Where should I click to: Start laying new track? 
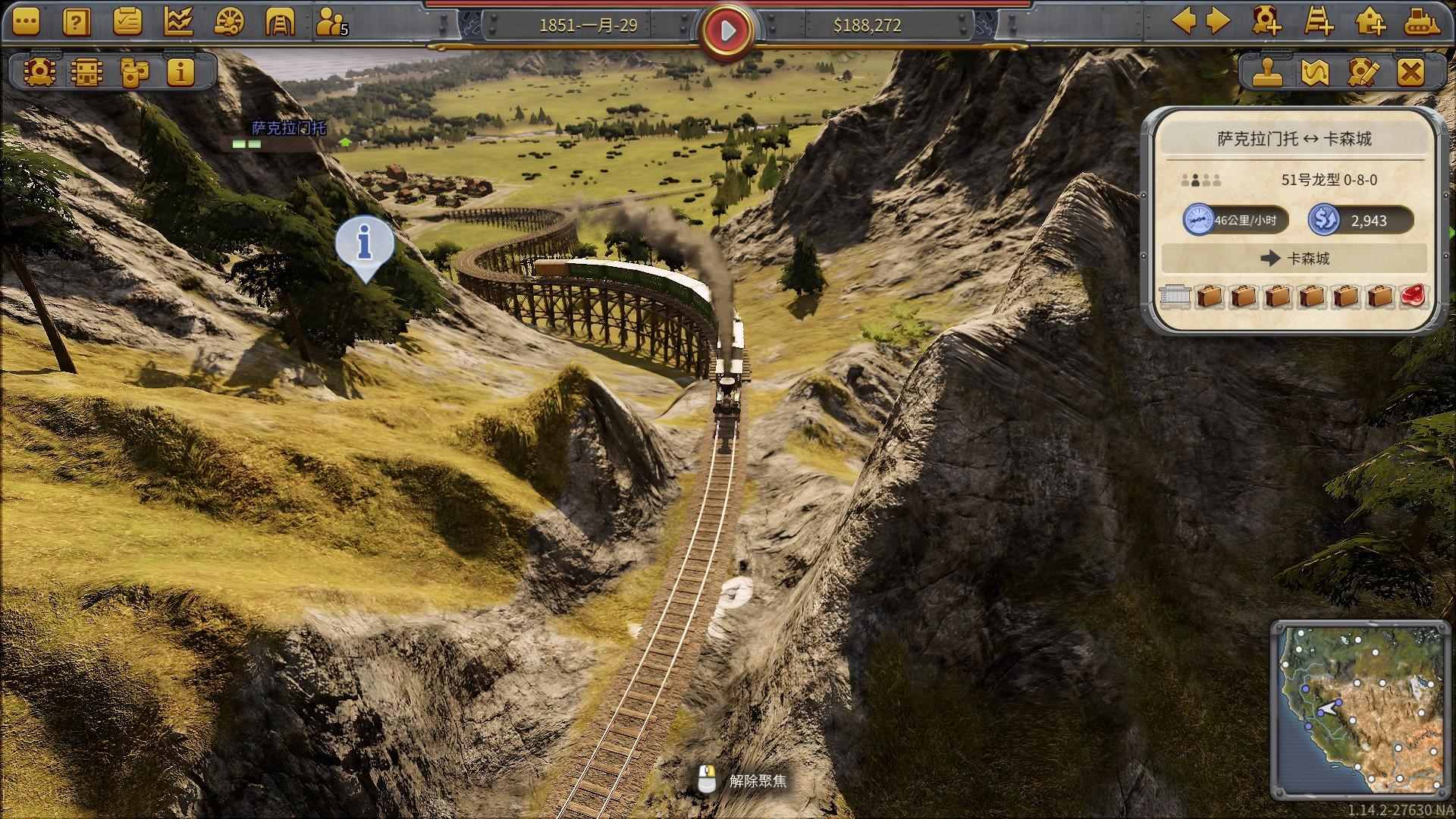(1319, 21)
